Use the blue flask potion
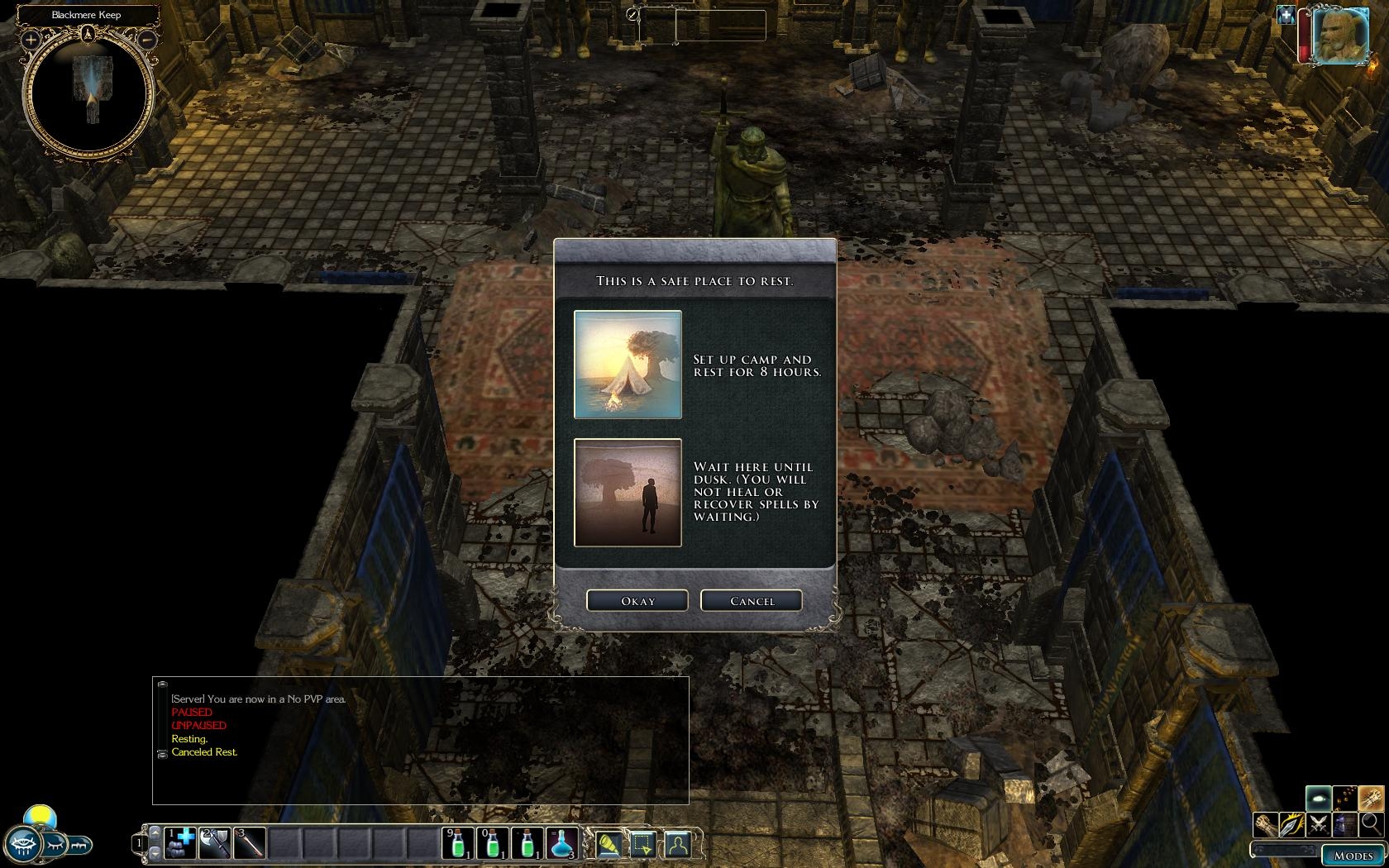 [x=562, y=843]
